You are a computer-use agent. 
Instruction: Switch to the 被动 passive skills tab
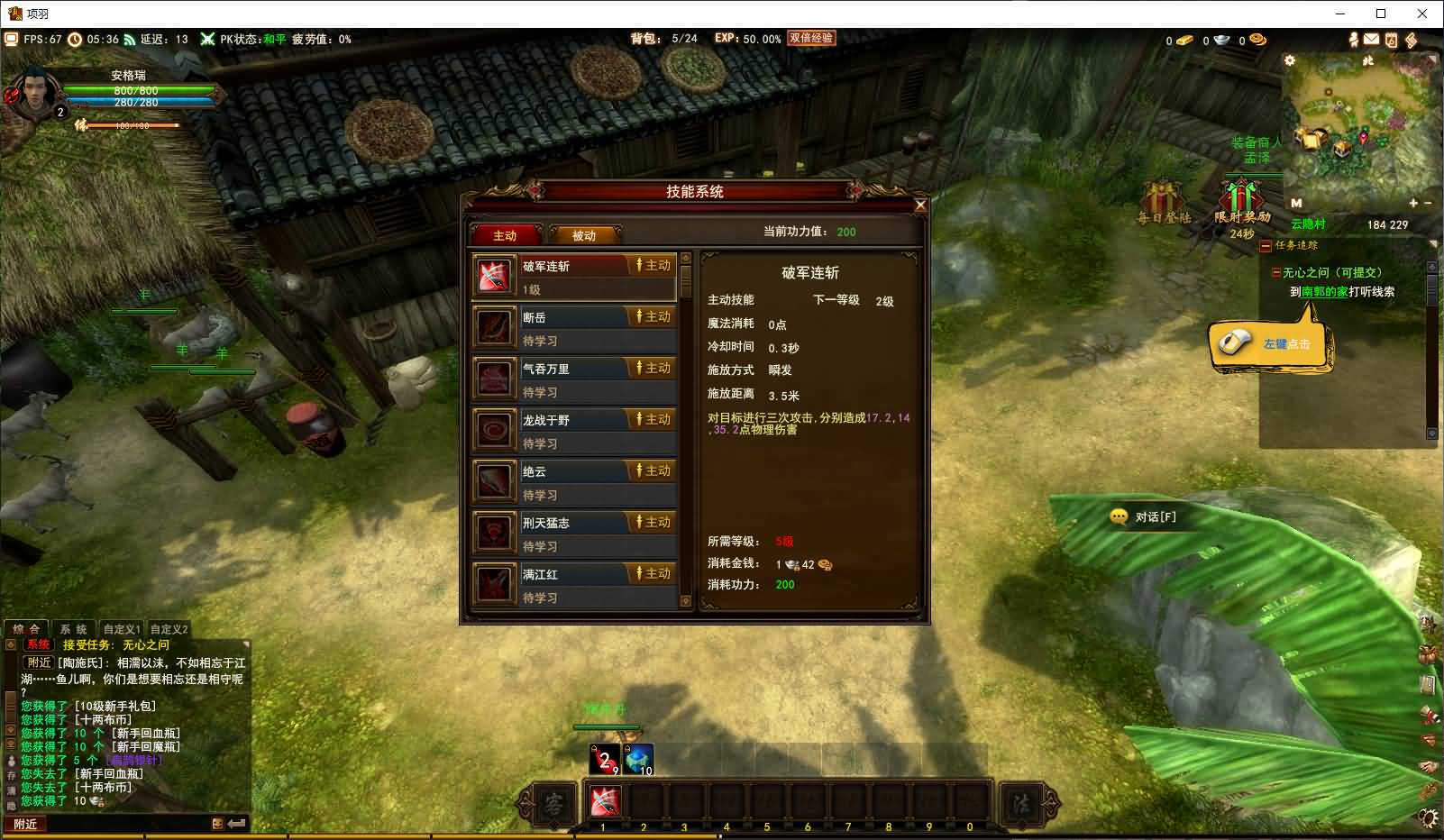pyautogui.click(x=584, y=235)
